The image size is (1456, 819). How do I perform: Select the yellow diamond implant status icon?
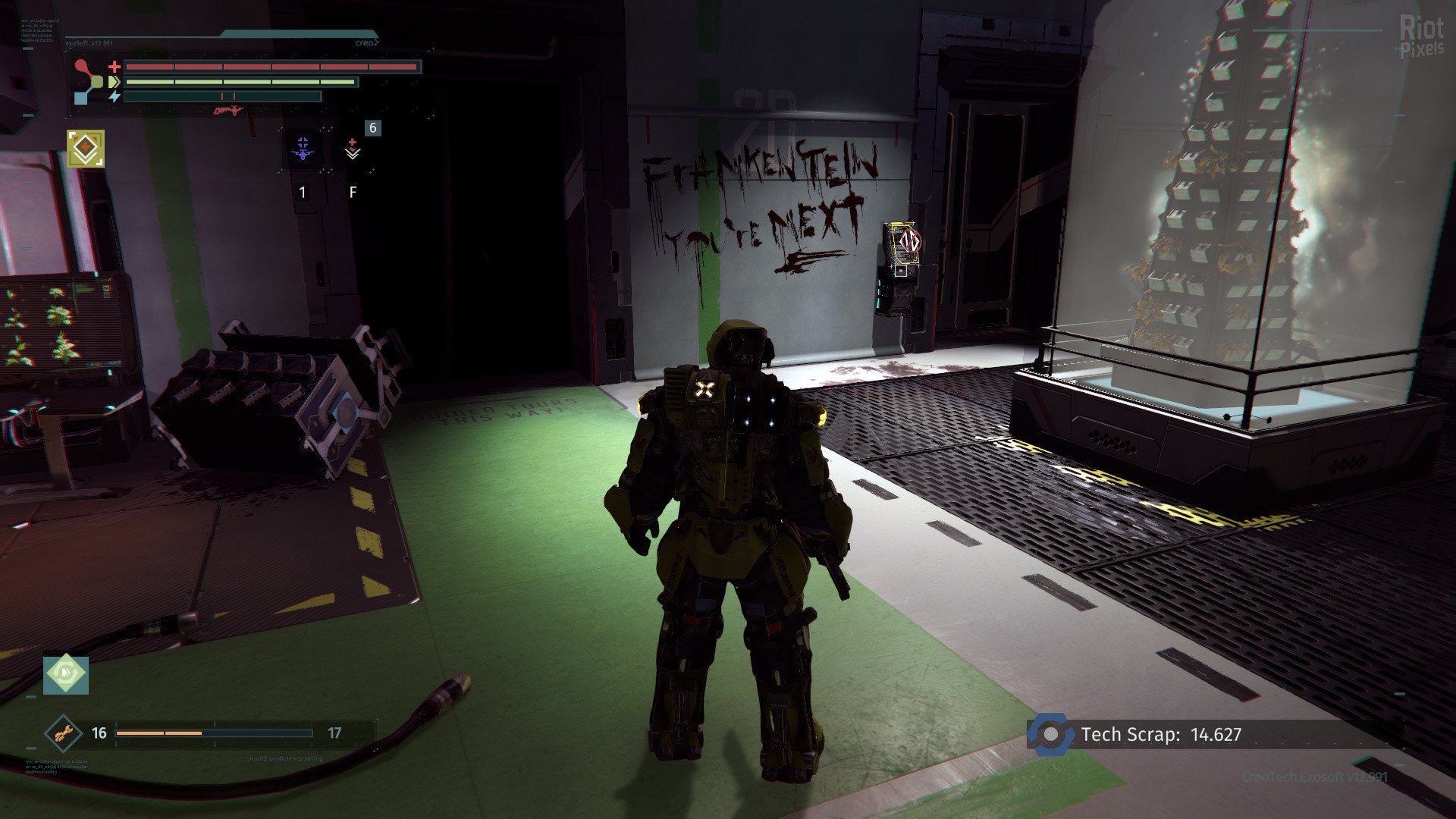86,148
